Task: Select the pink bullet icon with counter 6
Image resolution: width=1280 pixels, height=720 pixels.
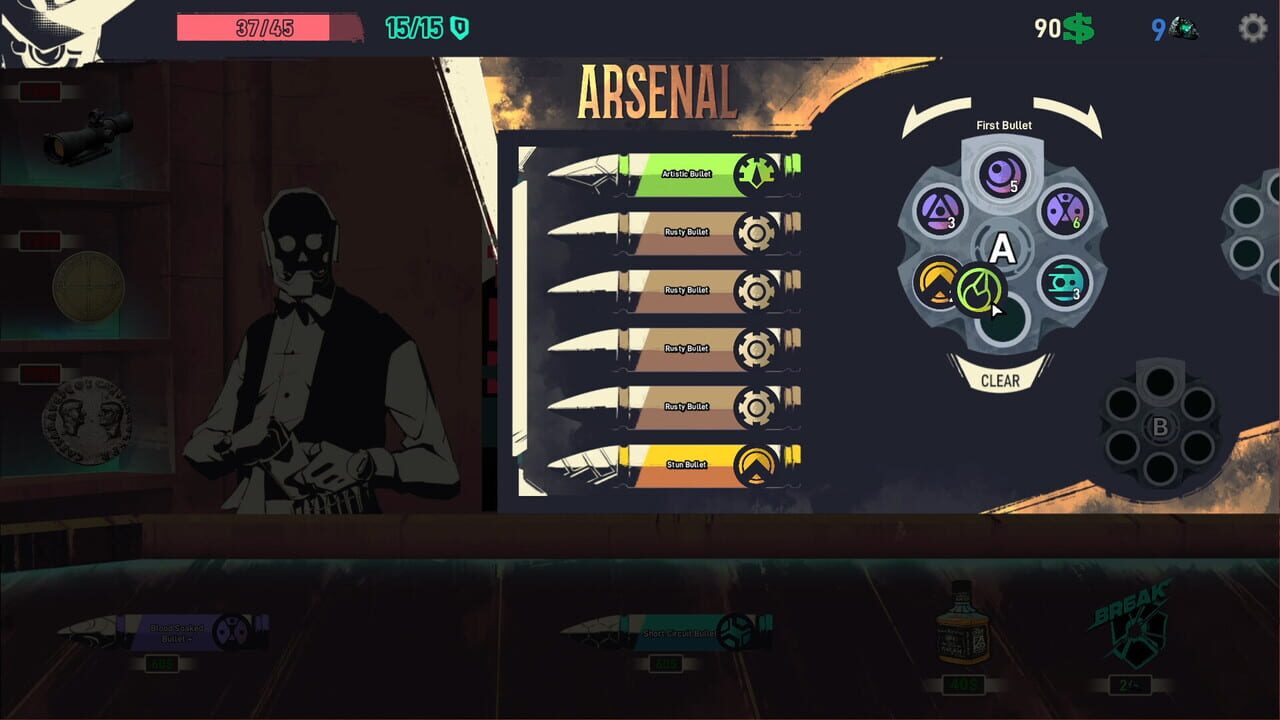Action: tap(1066, 212)
